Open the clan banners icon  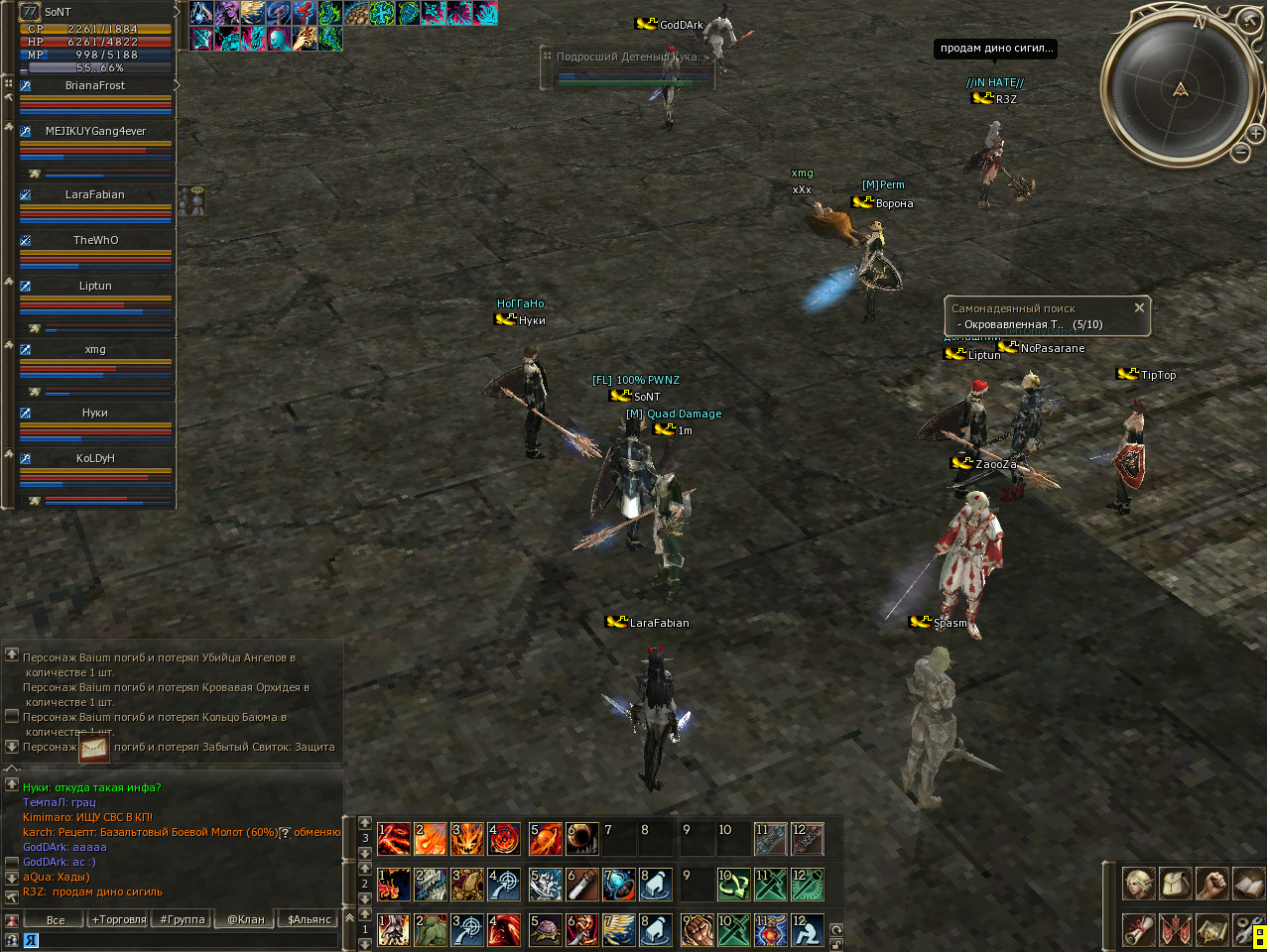pos(1176,930)
